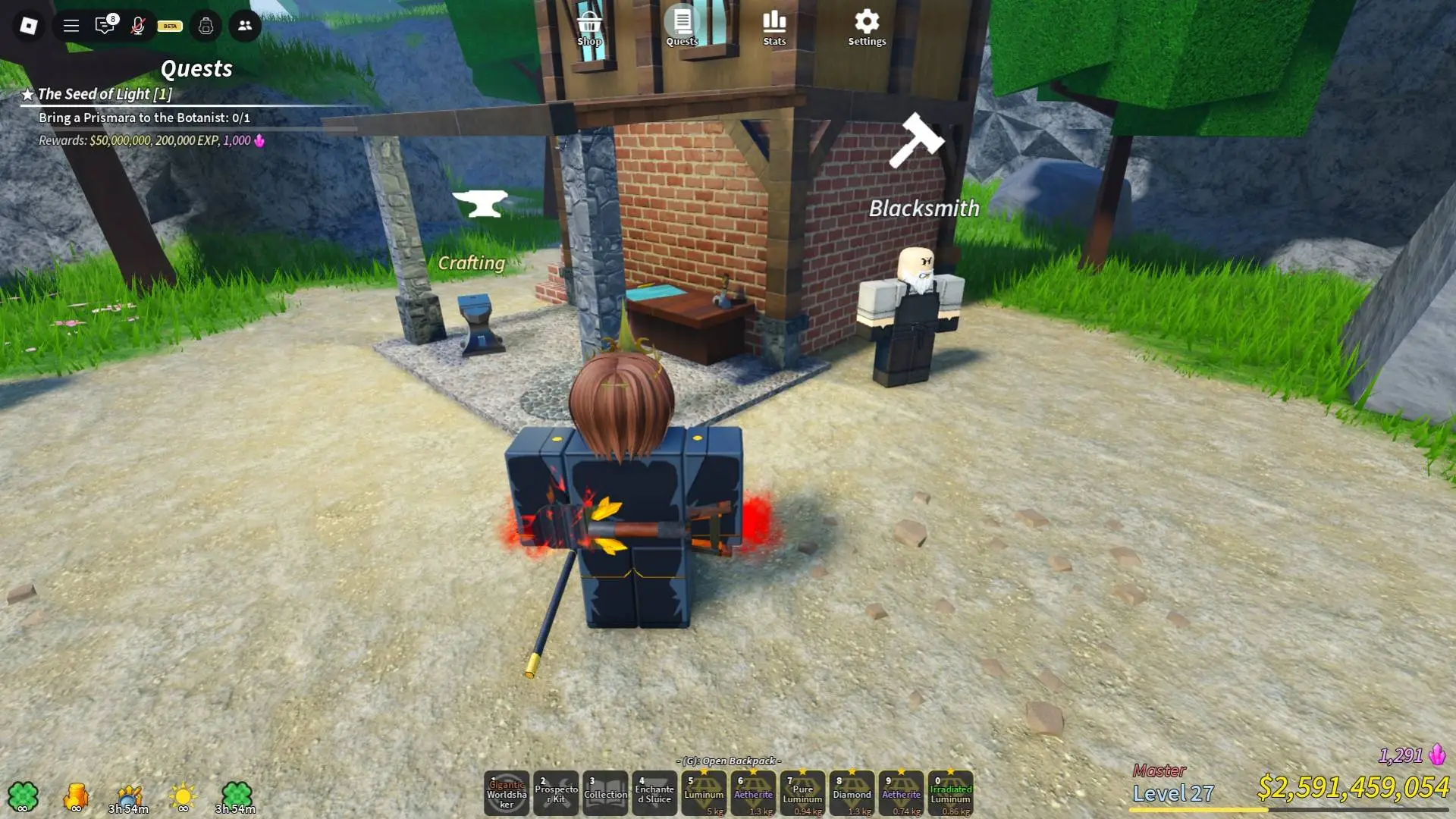This screenshot has height=819, width=1456.
Task: Equip the Diamond from hotbar slot 8
Action: tap(852, 793)
